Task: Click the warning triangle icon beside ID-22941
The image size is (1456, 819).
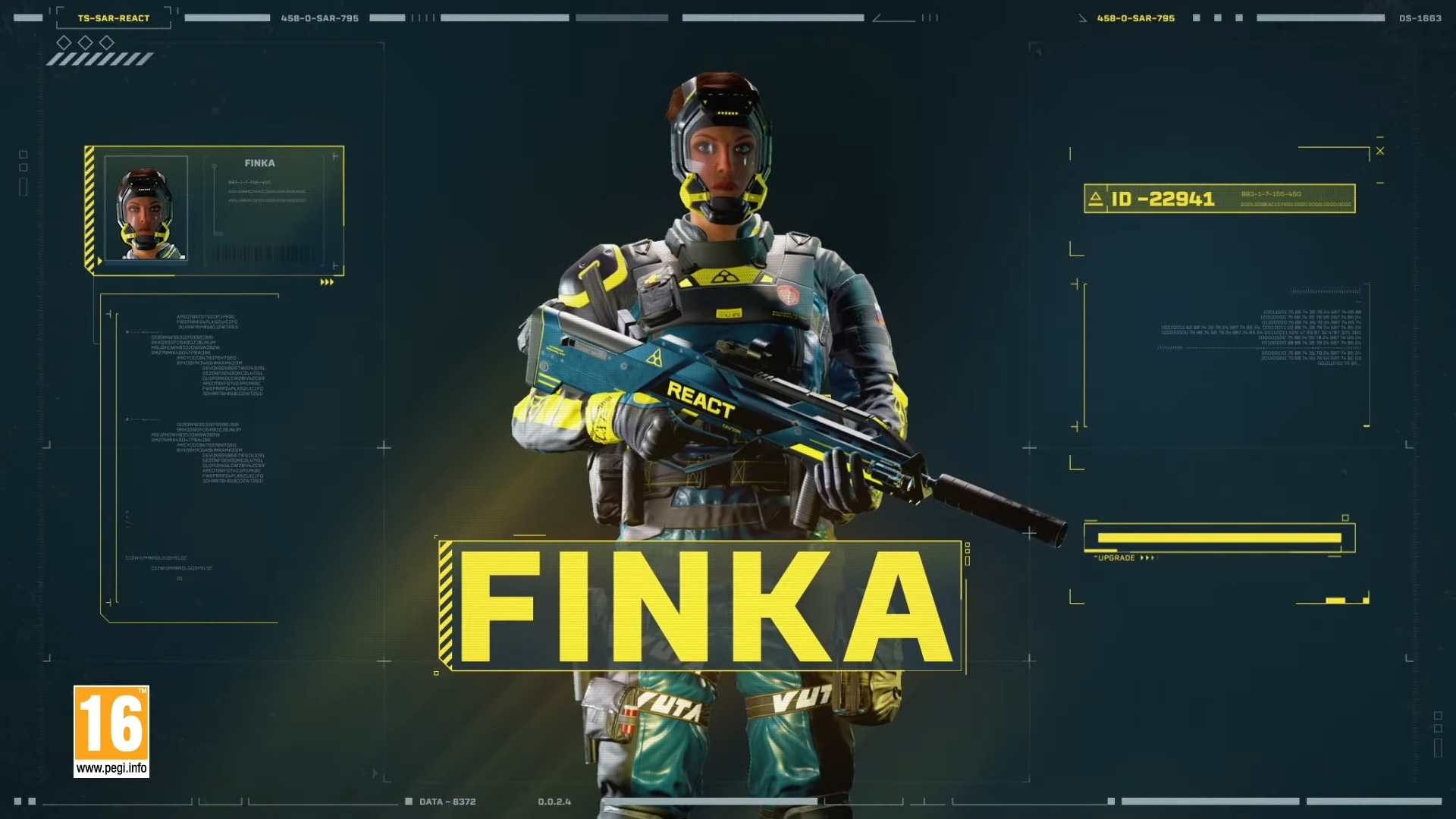Action: click(x=1097, y=197)
